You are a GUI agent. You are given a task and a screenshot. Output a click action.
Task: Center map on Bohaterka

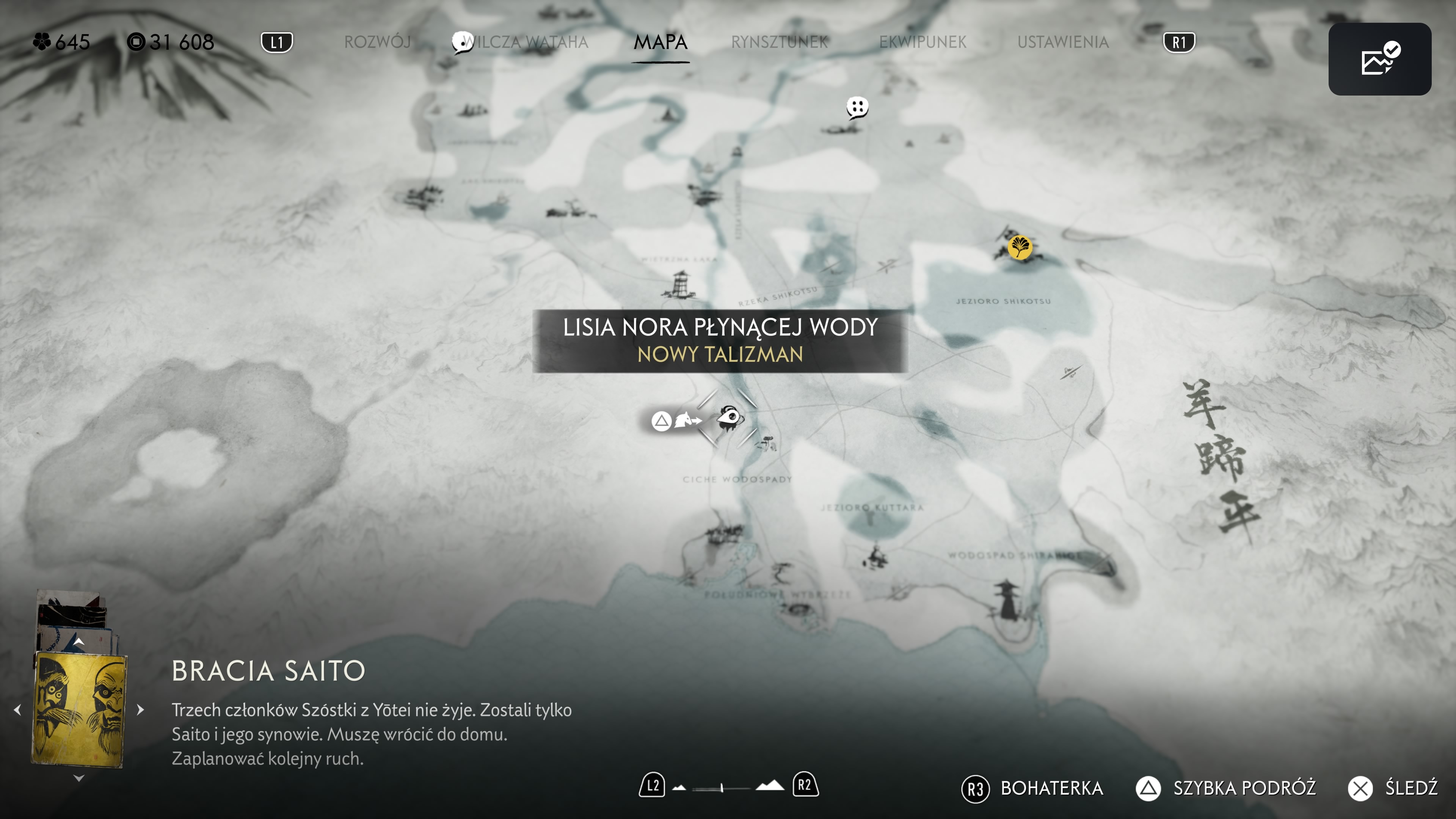pos(1032,788)
